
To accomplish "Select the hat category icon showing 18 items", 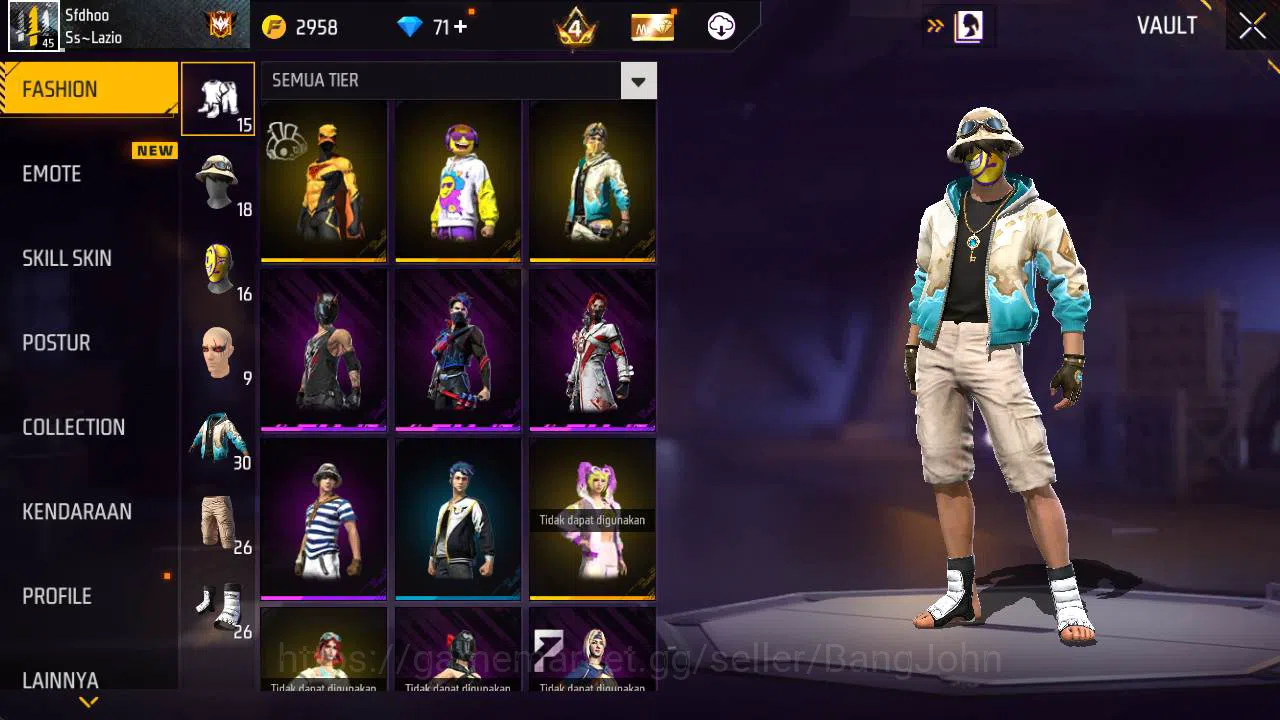I will pyautogui.click(x=218, y=180).
